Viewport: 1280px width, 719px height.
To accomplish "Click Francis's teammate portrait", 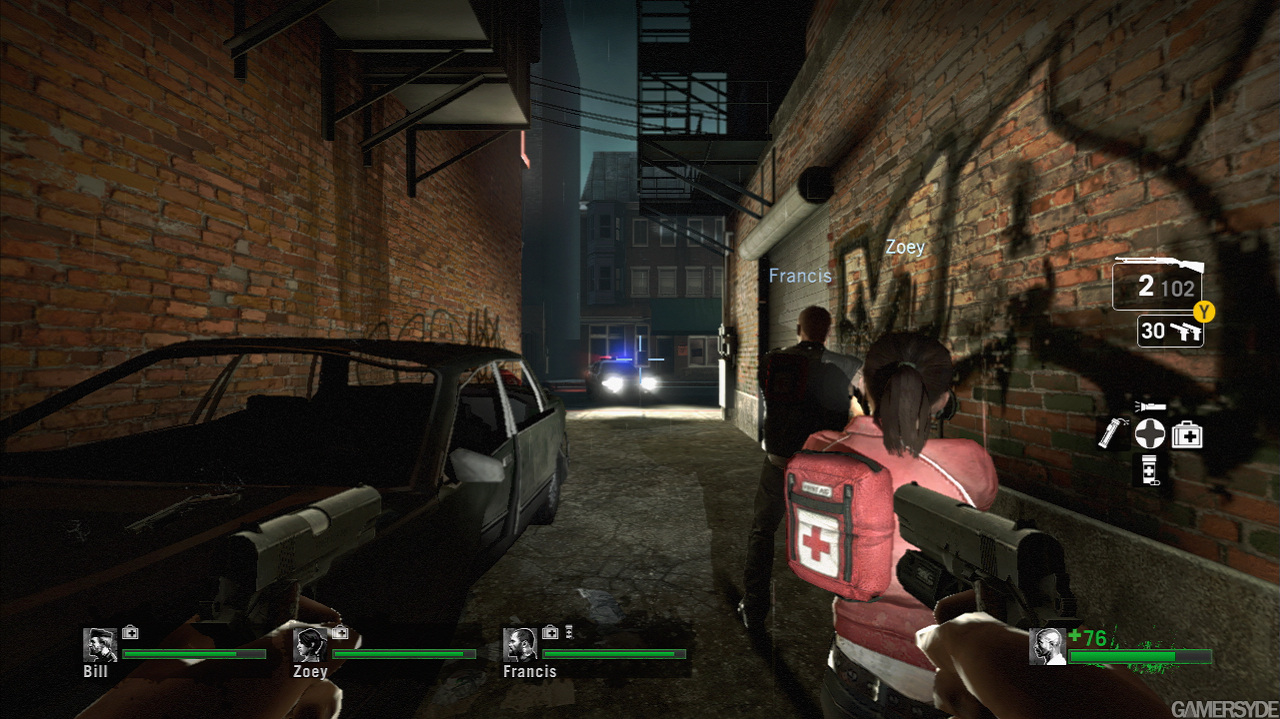I will point(520,645).
